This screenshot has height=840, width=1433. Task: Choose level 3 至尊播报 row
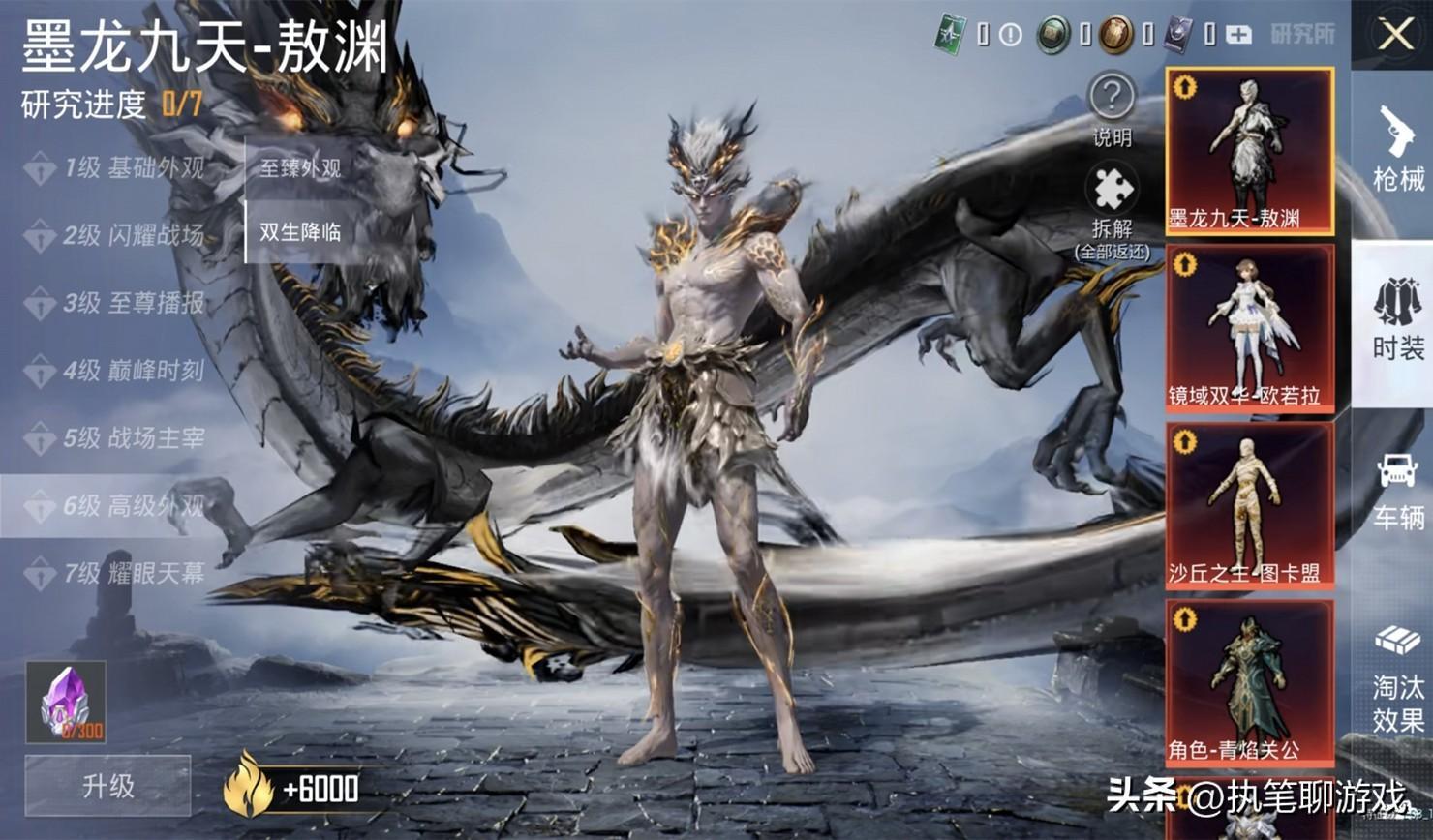click(121, 303)
